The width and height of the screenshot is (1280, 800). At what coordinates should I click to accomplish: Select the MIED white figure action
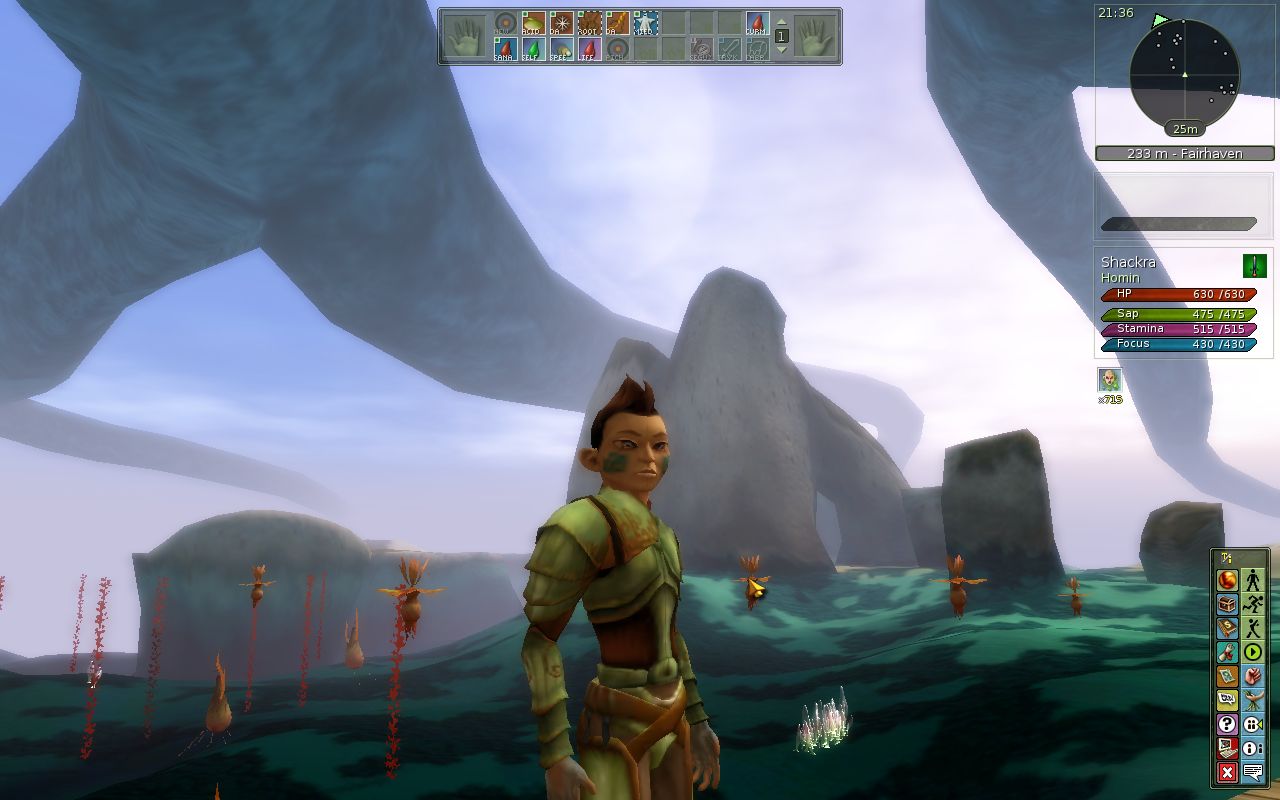pyautogui.click(x=645, y=23)
